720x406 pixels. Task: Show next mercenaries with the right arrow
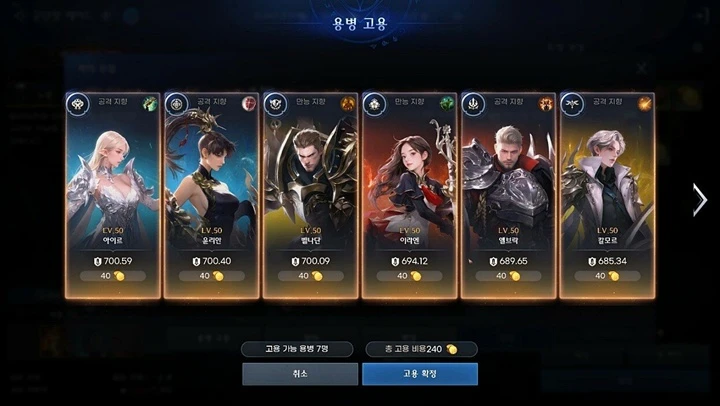699,199
